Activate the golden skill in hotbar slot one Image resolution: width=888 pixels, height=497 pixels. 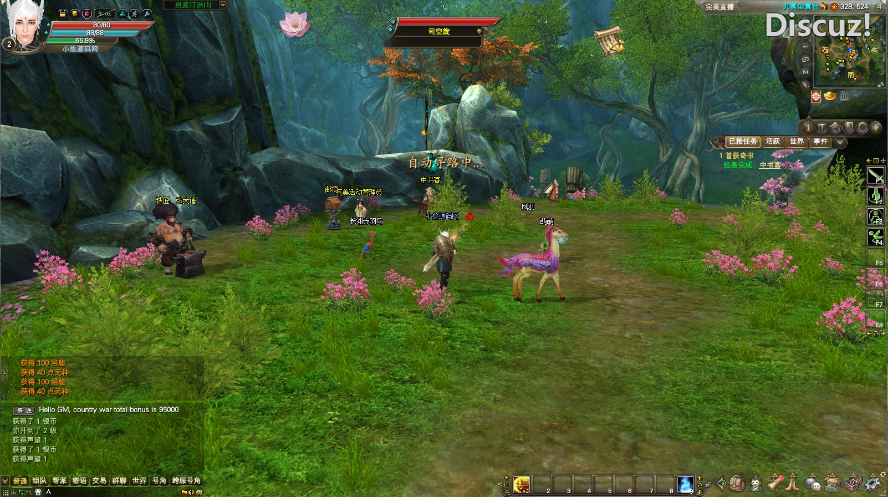click(521, 485)
